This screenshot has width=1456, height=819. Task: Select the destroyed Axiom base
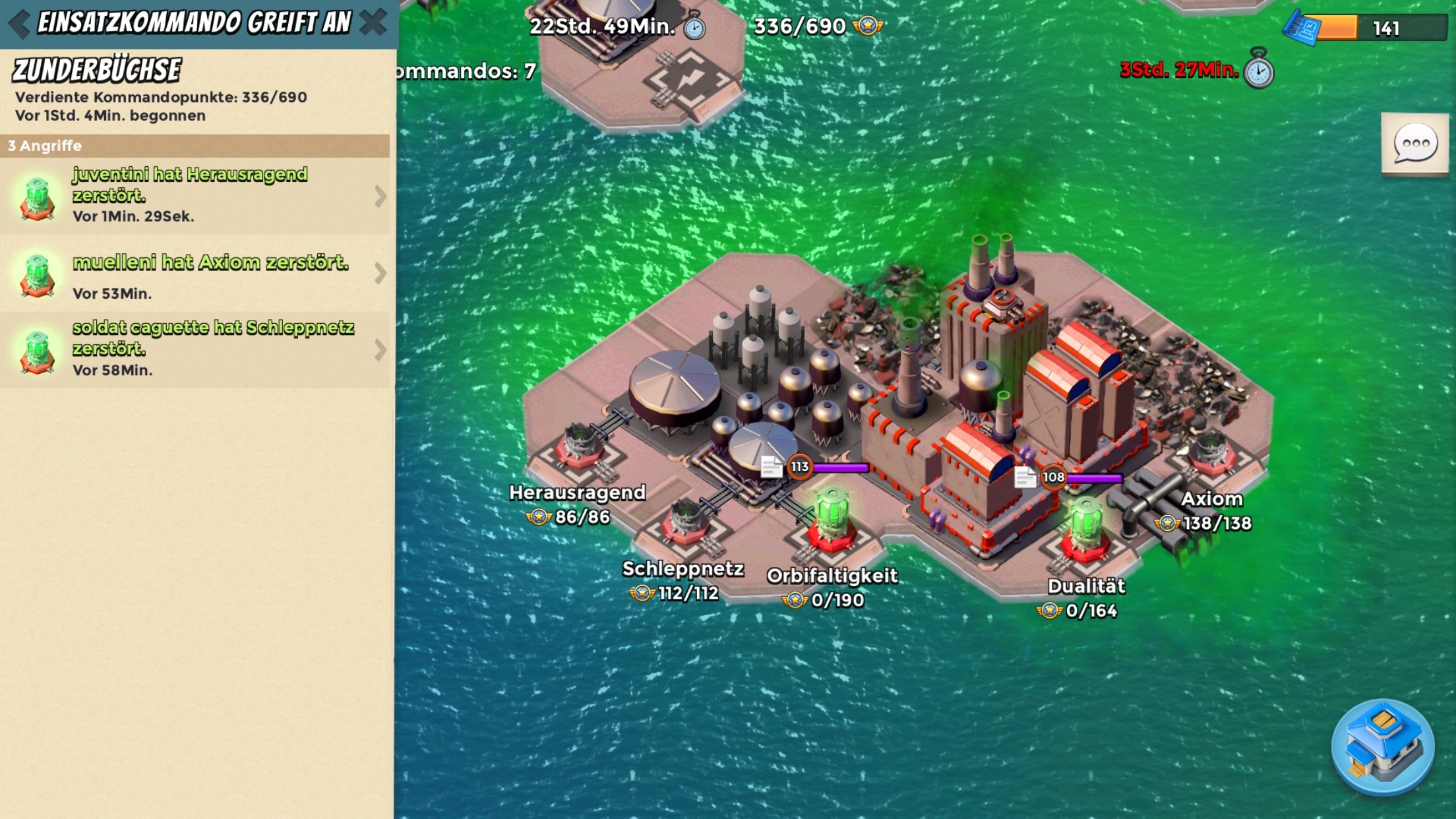tap(1211, 454)
